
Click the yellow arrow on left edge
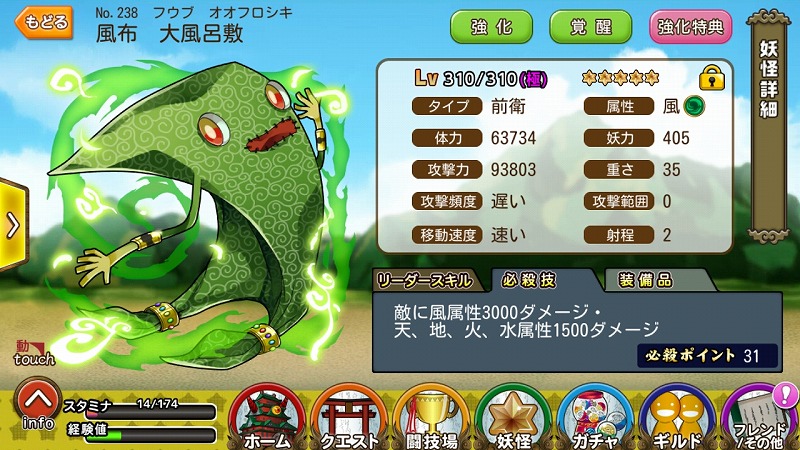pos(12,225)
